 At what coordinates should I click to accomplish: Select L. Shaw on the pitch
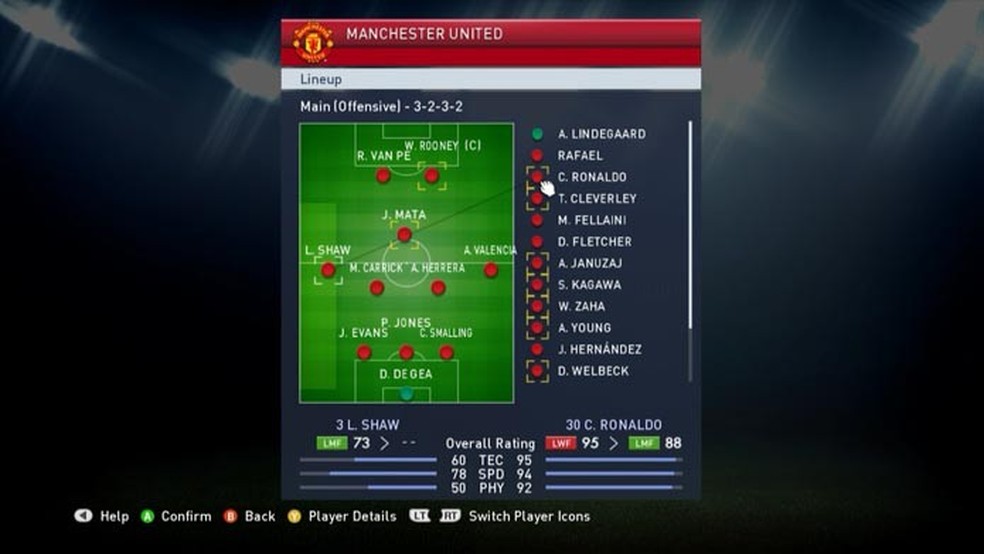328,270
